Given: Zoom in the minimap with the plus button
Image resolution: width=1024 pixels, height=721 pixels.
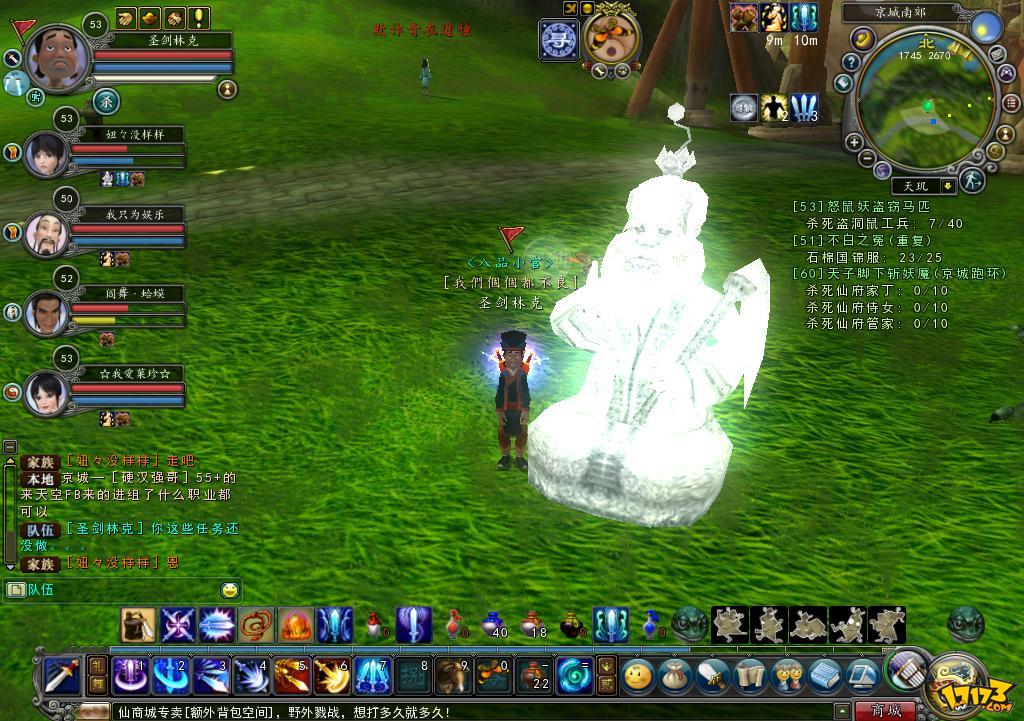Looking at the screenshot, I should pyautogui.click(x=855, y=143).
